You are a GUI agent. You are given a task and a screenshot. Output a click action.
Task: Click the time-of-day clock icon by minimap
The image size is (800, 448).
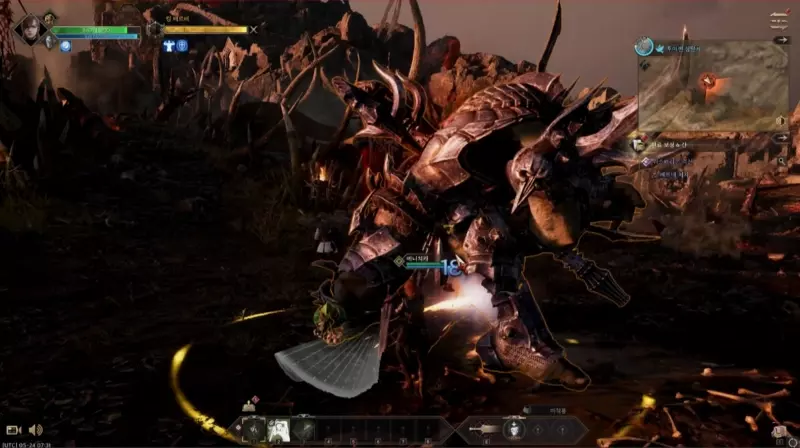(x=647, y=47)
